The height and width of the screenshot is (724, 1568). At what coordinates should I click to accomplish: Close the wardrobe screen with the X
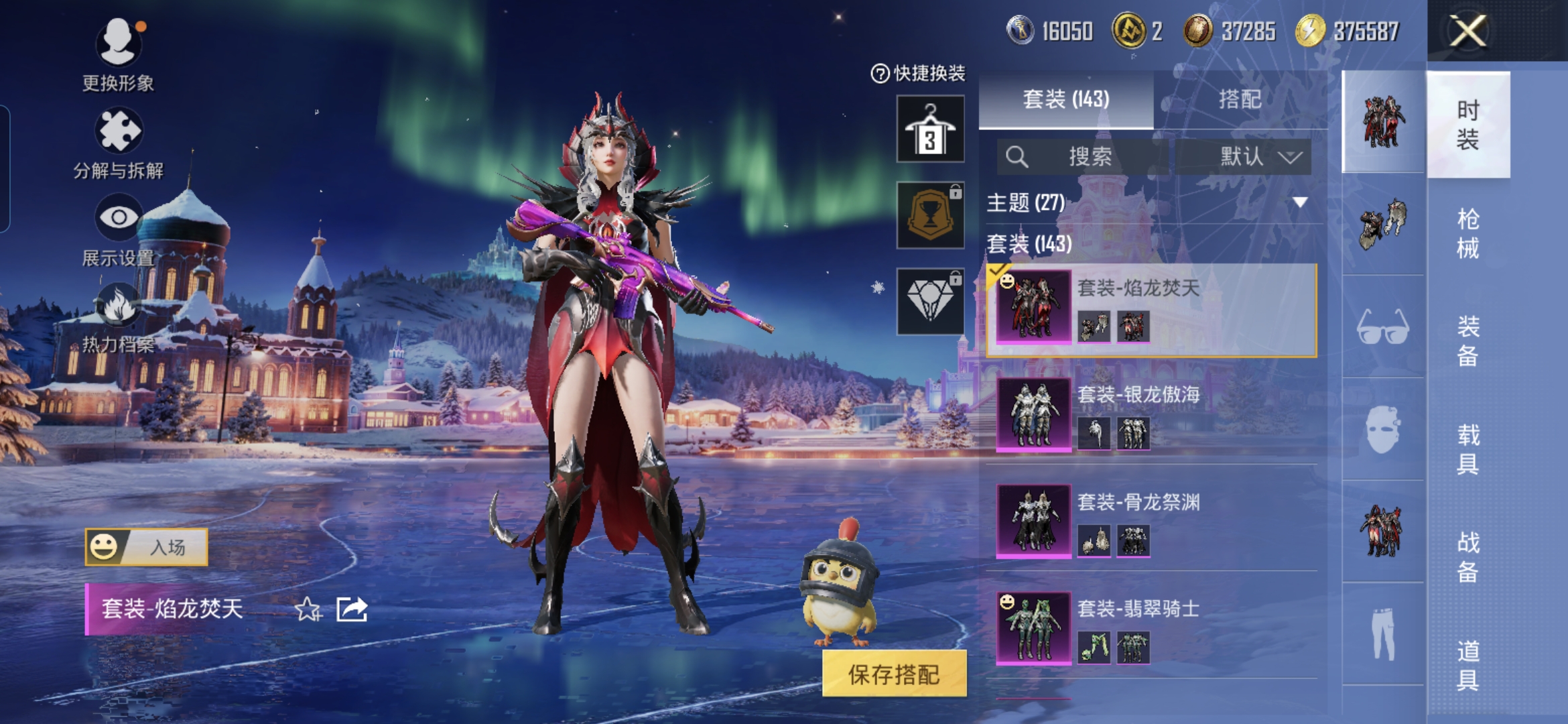[x=1467, y=31]
